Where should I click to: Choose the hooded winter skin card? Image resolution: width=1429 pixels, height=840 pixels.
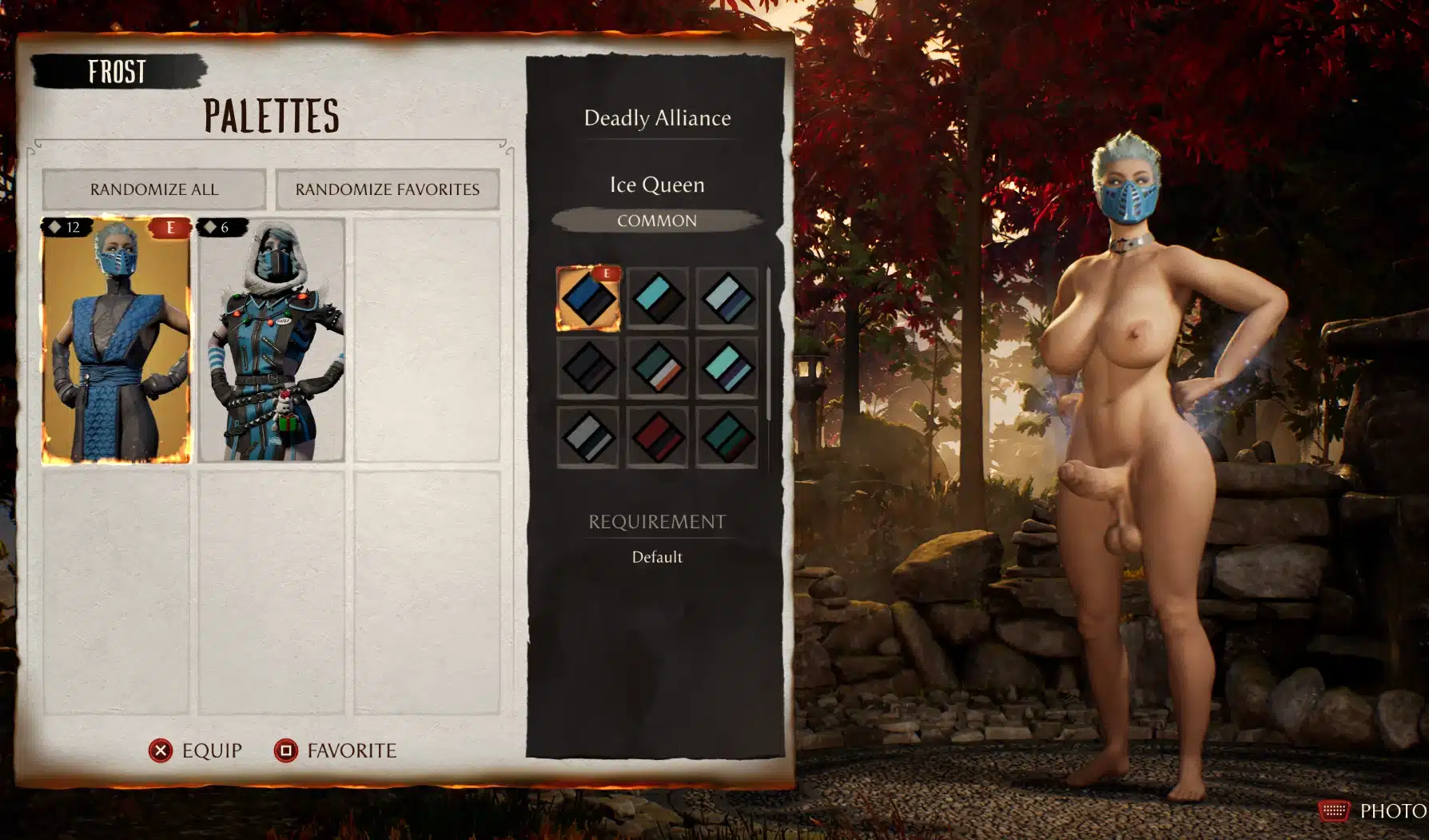tap(272, 340)
